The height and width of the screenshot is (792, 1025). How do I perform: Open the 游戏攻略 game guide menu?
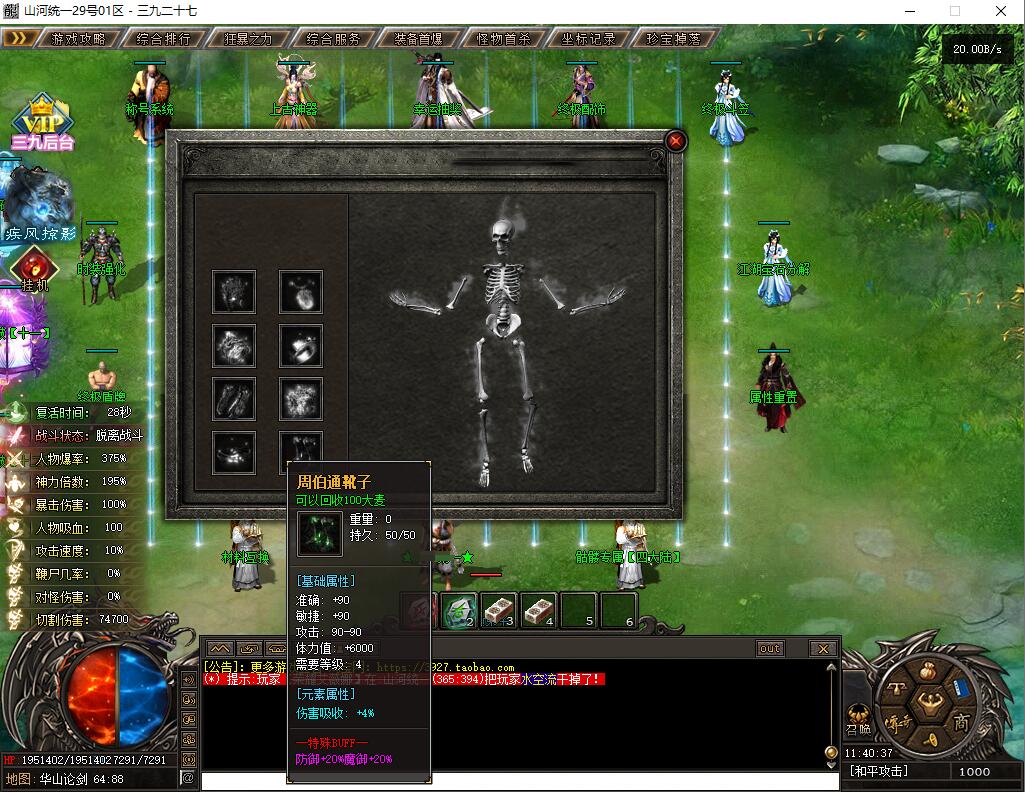tap(77, 39)
